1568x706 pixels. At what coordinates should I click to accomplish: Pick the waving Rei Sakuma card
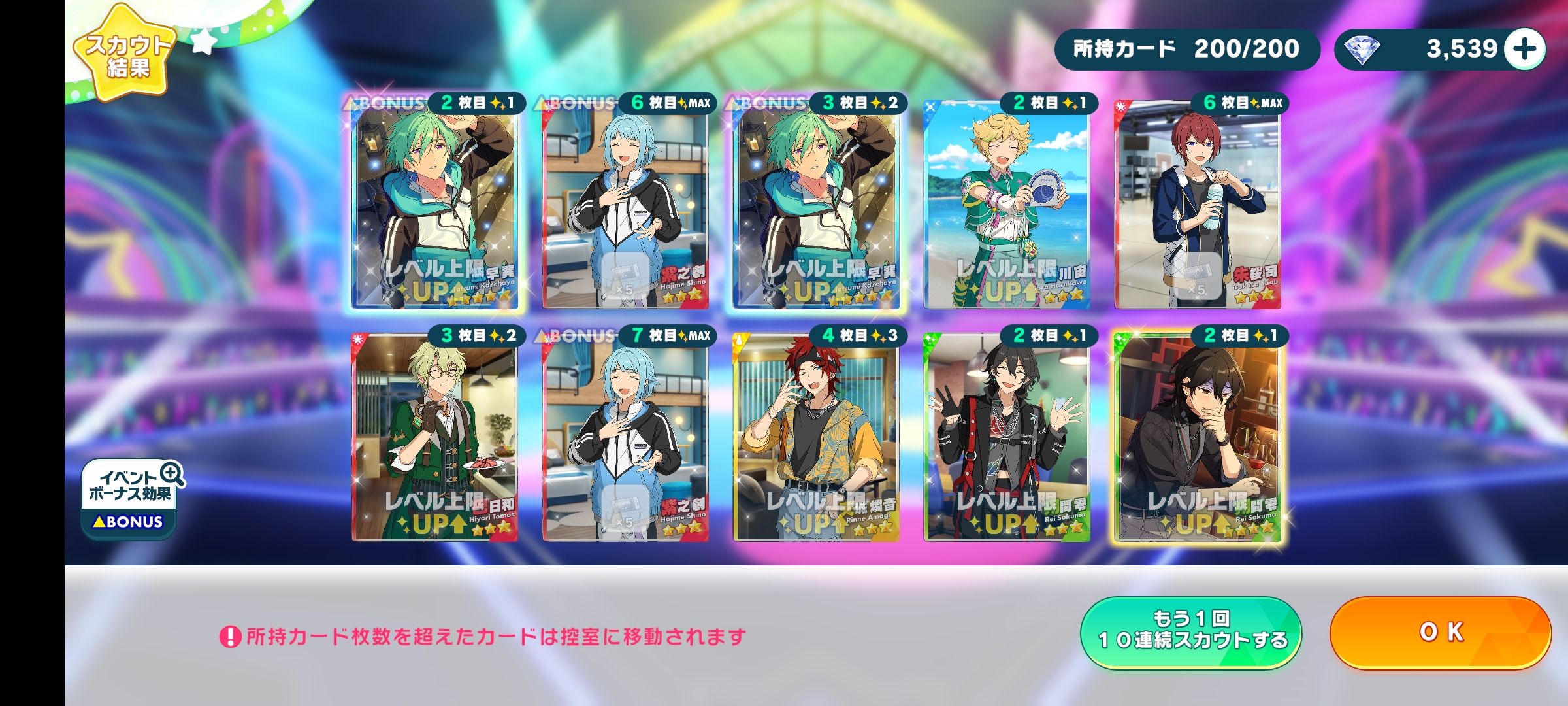point(1006,438)
